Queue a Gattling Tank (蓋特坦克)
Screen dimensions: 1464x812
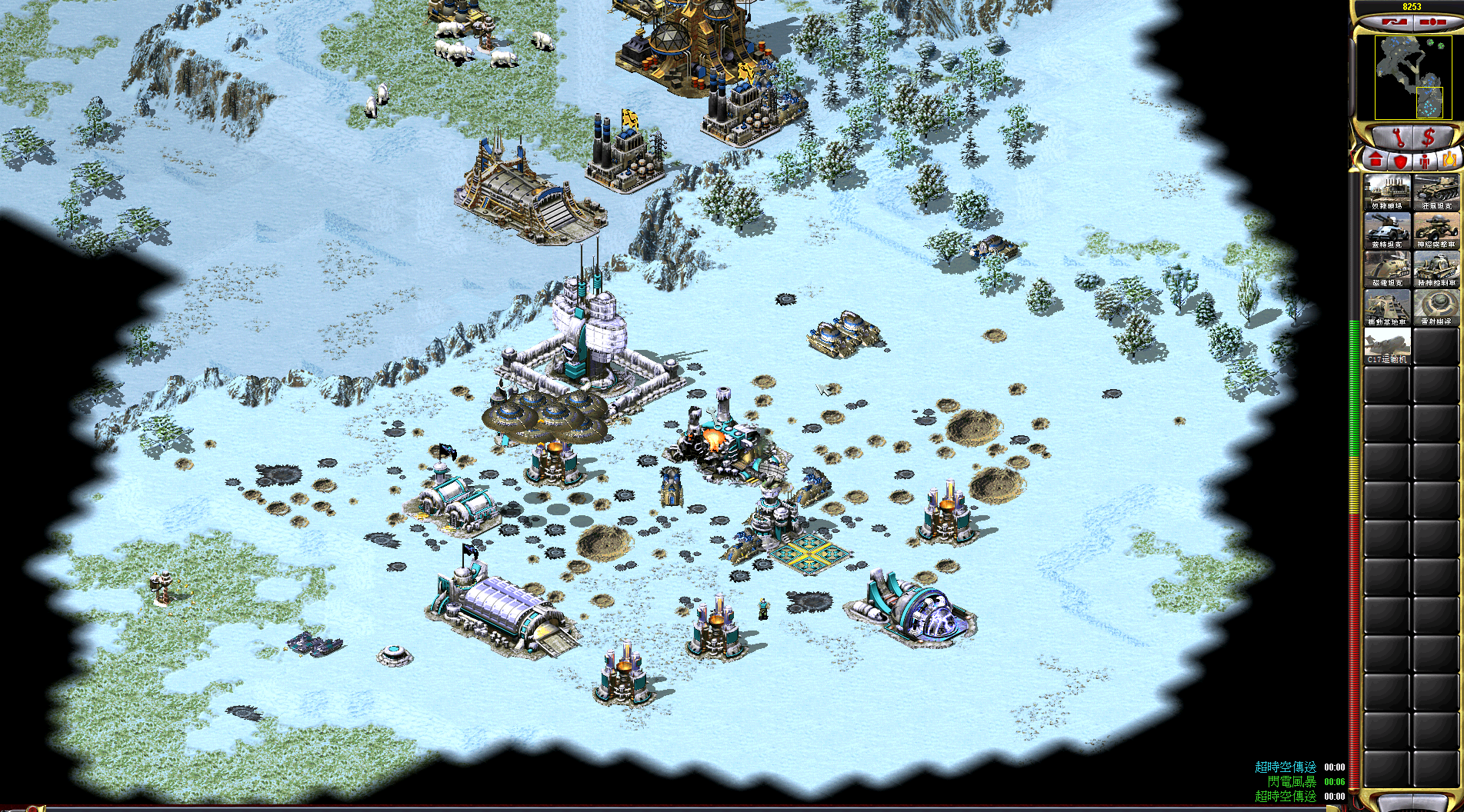(x=1387, y=231)
